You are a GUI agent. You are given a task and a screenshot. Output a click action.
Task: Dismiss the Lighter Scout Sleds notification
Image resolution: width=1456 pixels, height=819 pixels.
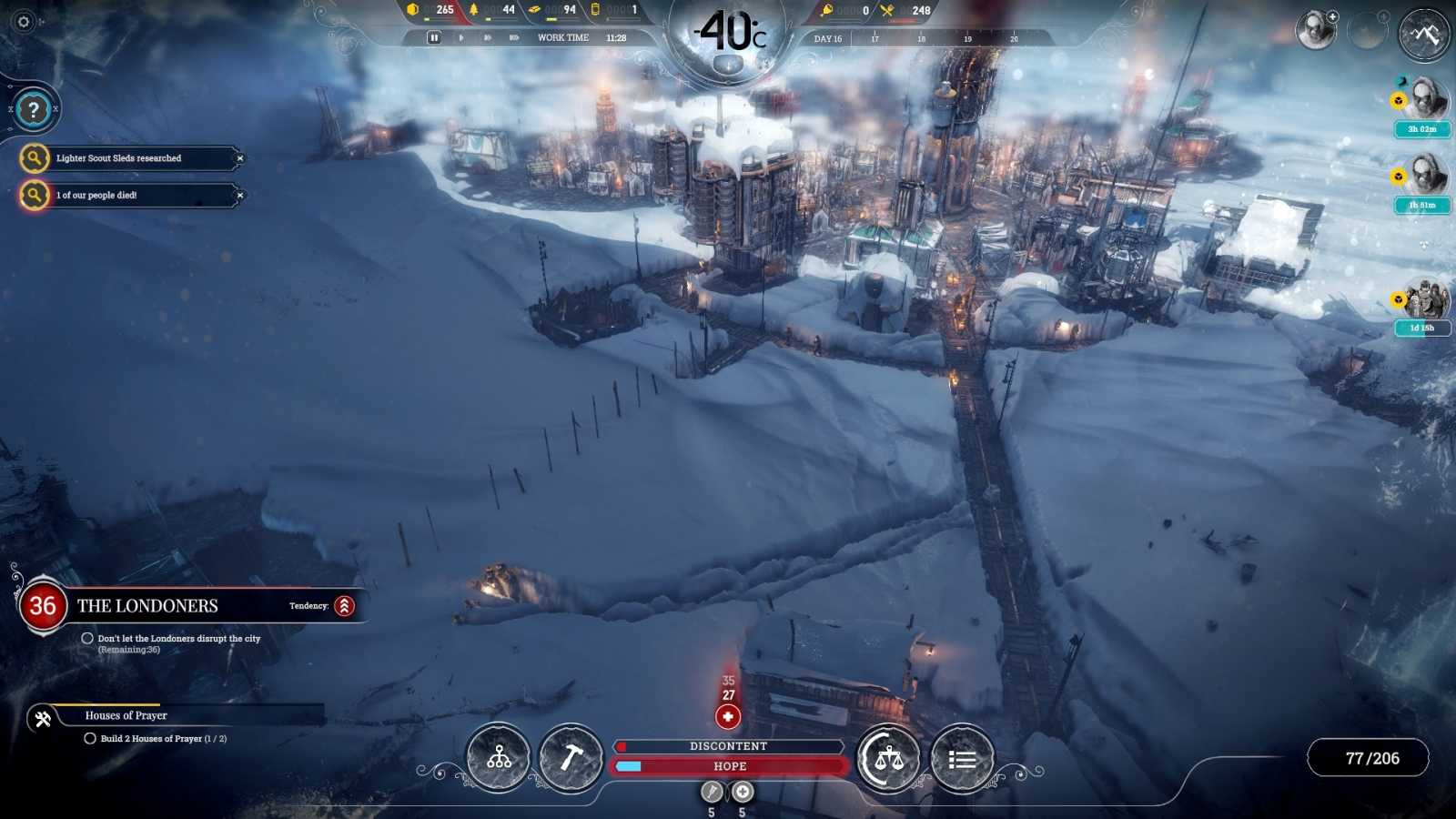coord(240,158)
